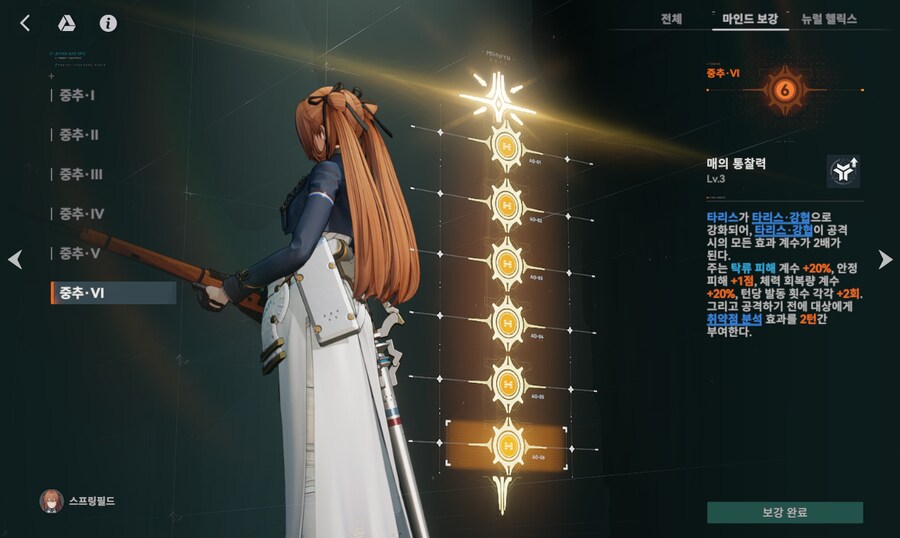Image resolution: width=900 pixels, height=538 pixels.
Task: Choose the 중추·IV entry
Action: [81, 214]
